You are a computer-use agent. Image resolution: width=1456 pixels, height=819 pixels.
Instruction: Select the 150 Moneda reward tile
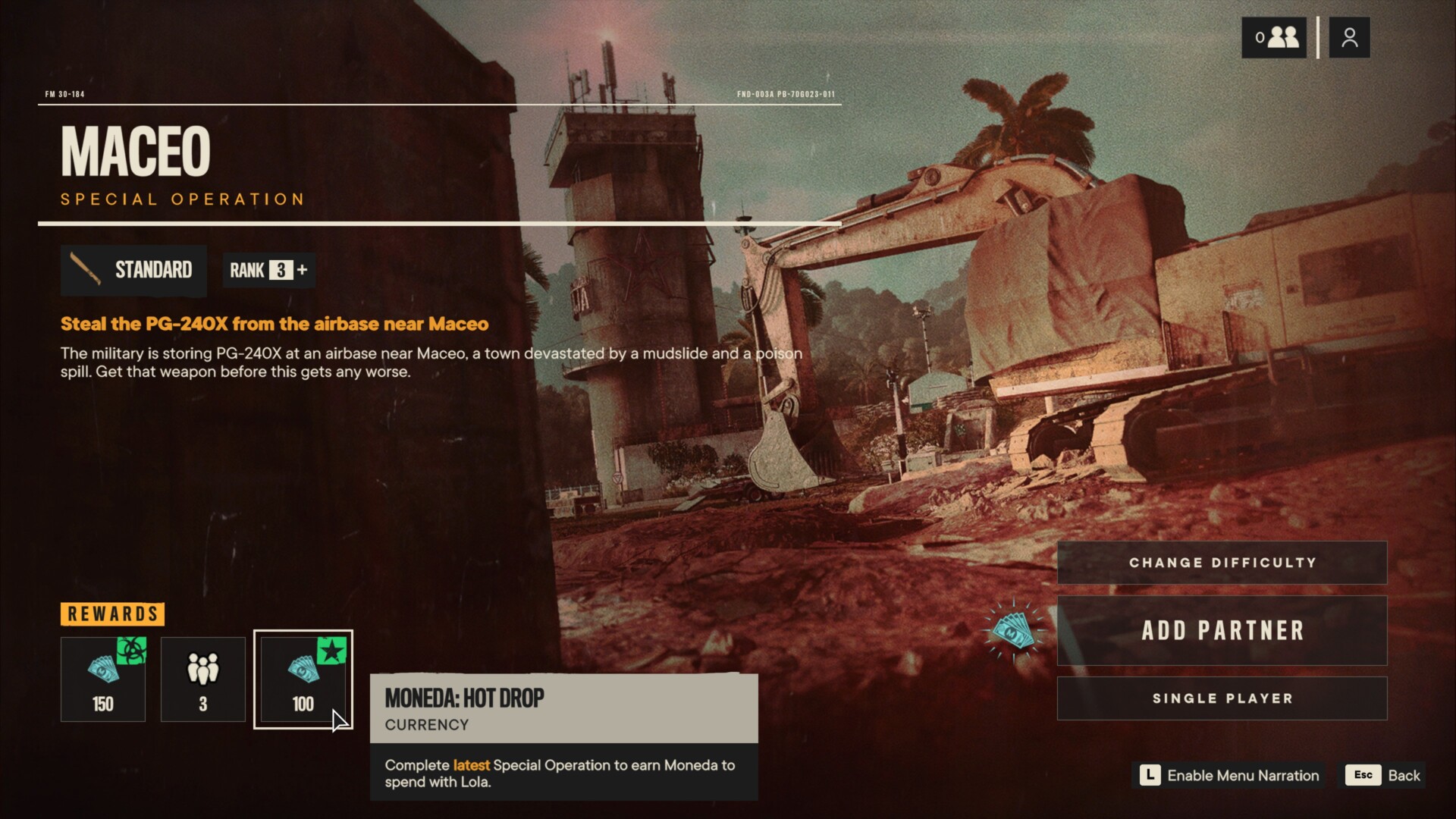click(103, 679)
